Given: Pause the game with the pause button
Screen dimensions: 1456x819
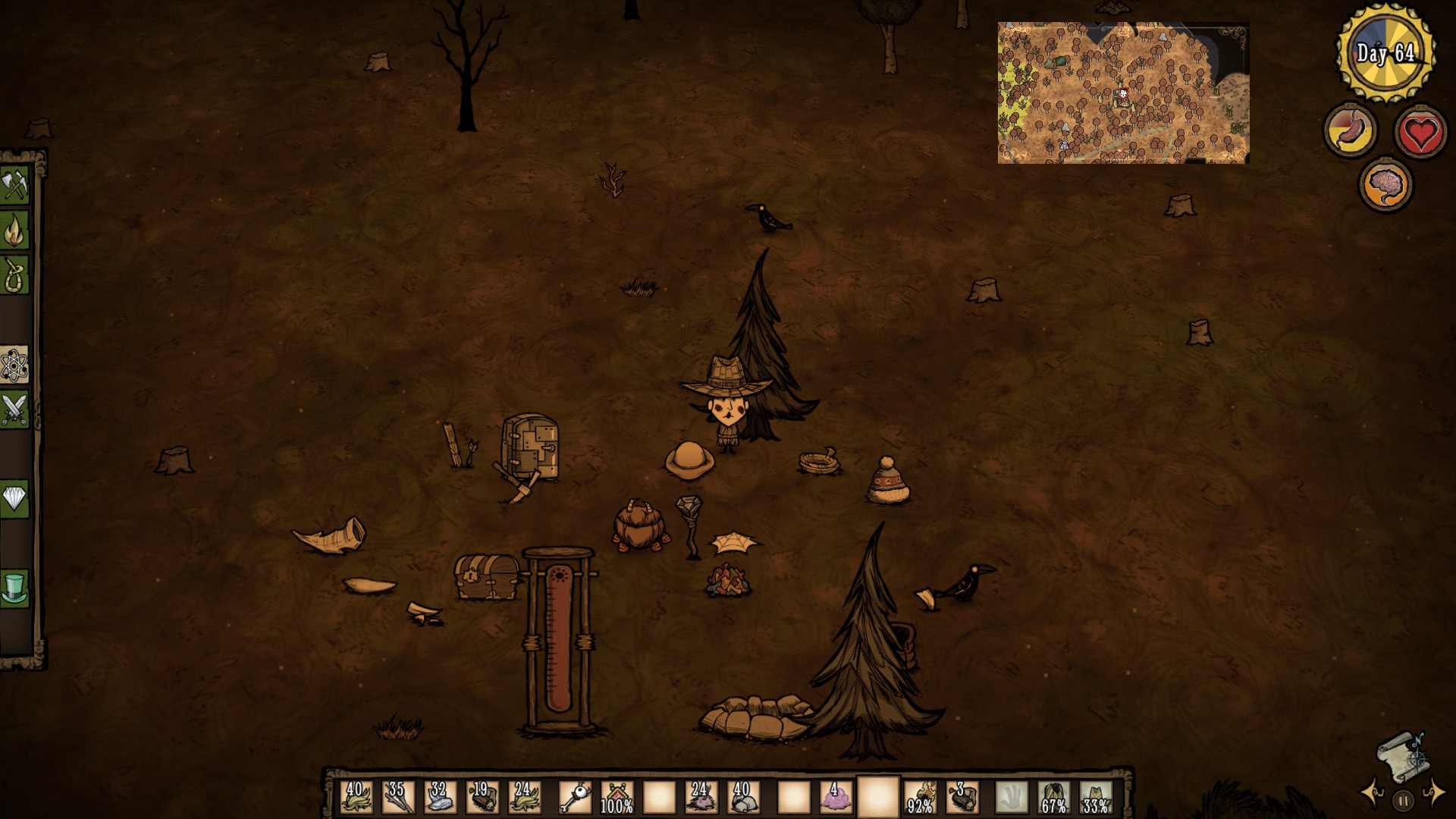Looking at the screenshot, I should (1403, 800).
